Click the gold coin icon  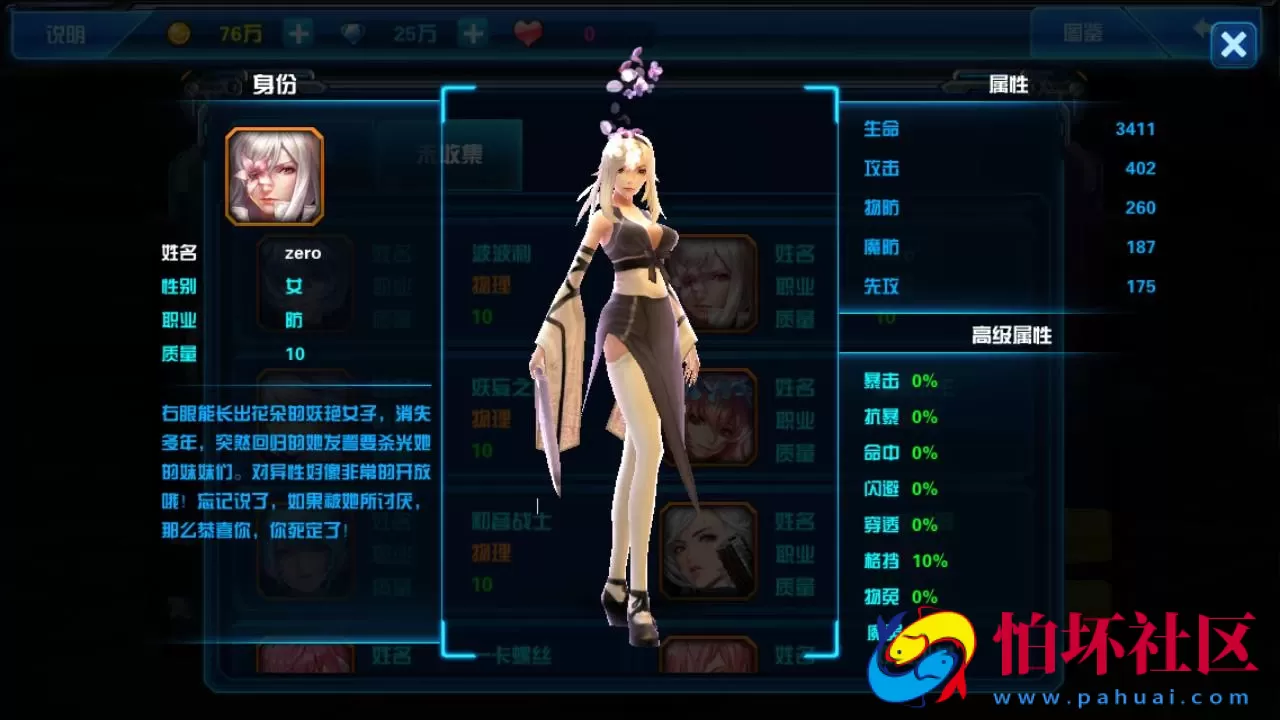point(180,32)
